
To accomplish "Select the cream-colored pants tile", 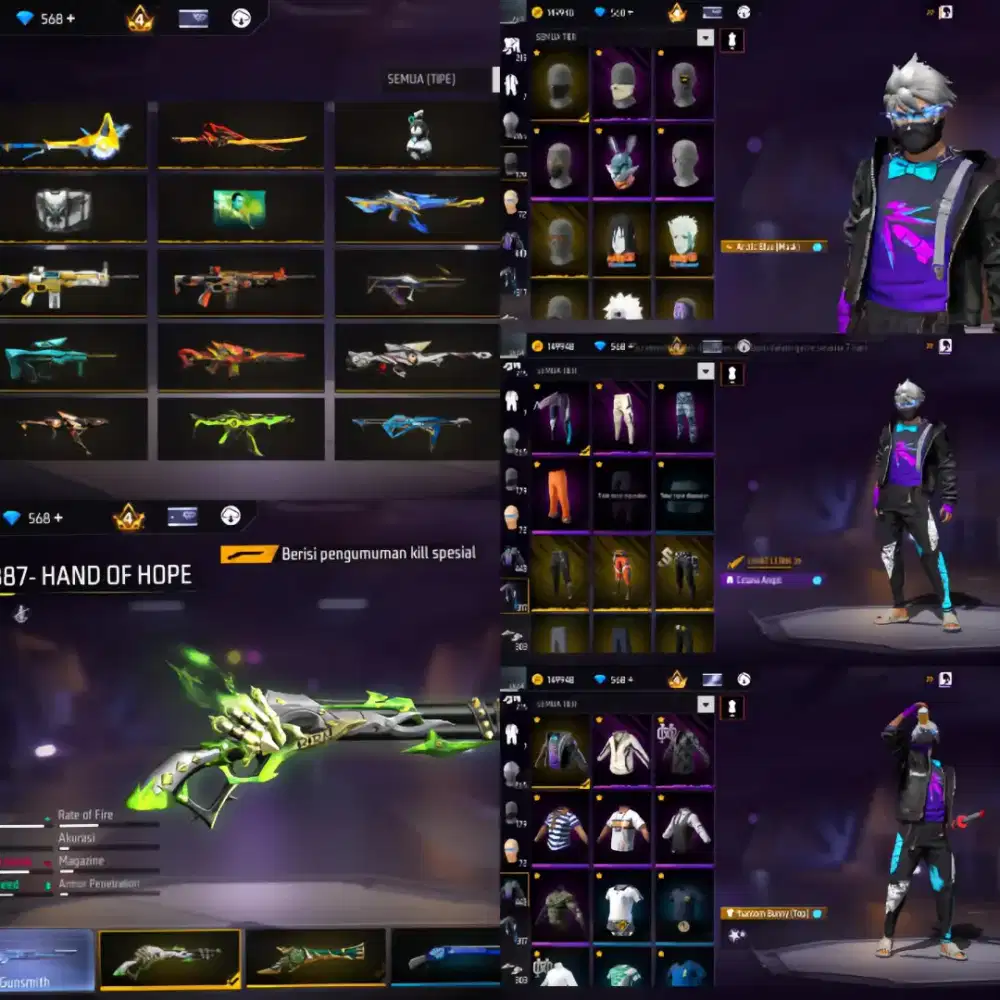I will [x=620, y=413].
